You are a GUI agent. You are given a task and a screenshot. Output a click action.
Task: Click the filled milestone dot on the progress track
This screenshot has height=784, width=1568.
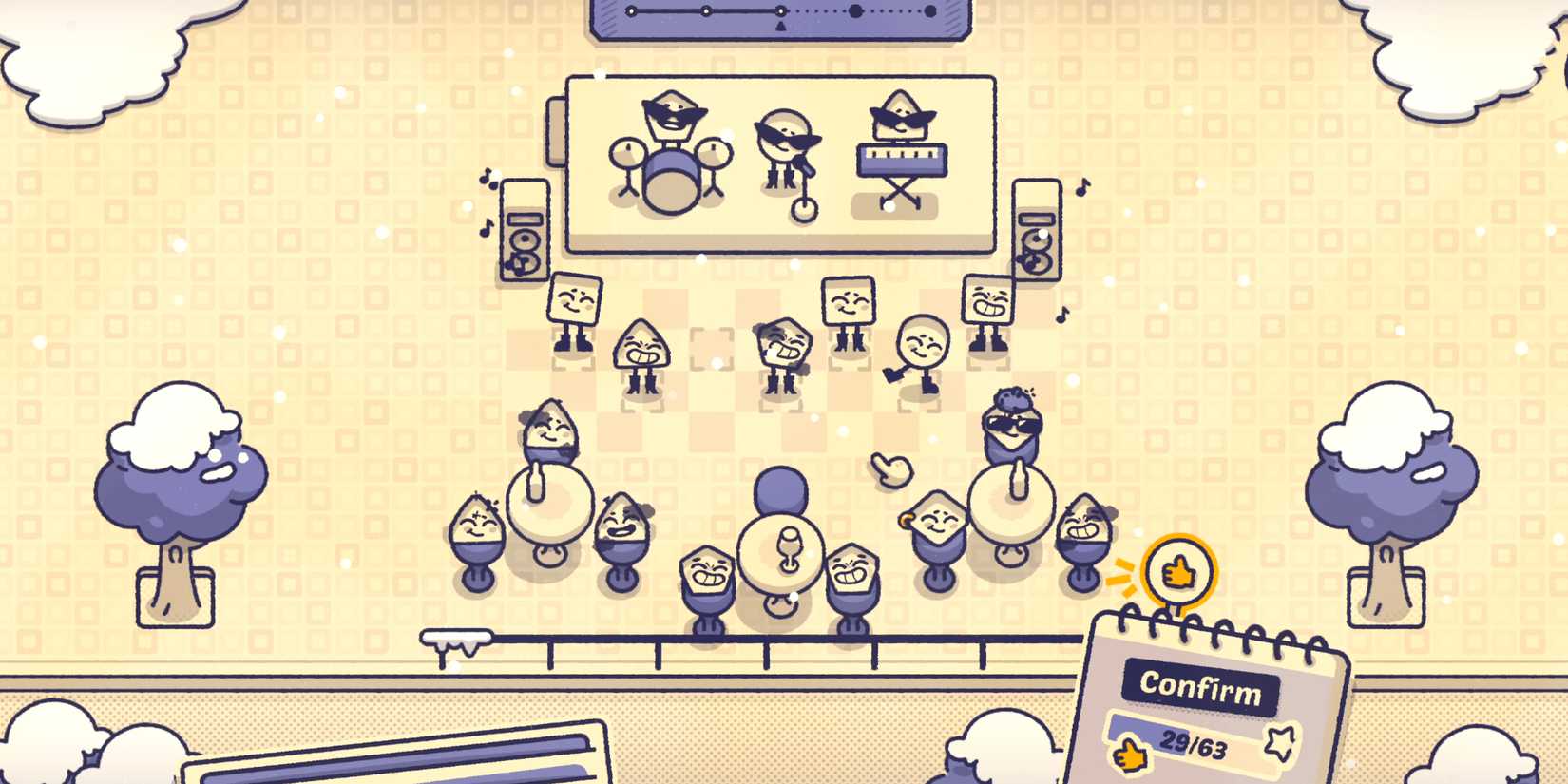(856, 10)
